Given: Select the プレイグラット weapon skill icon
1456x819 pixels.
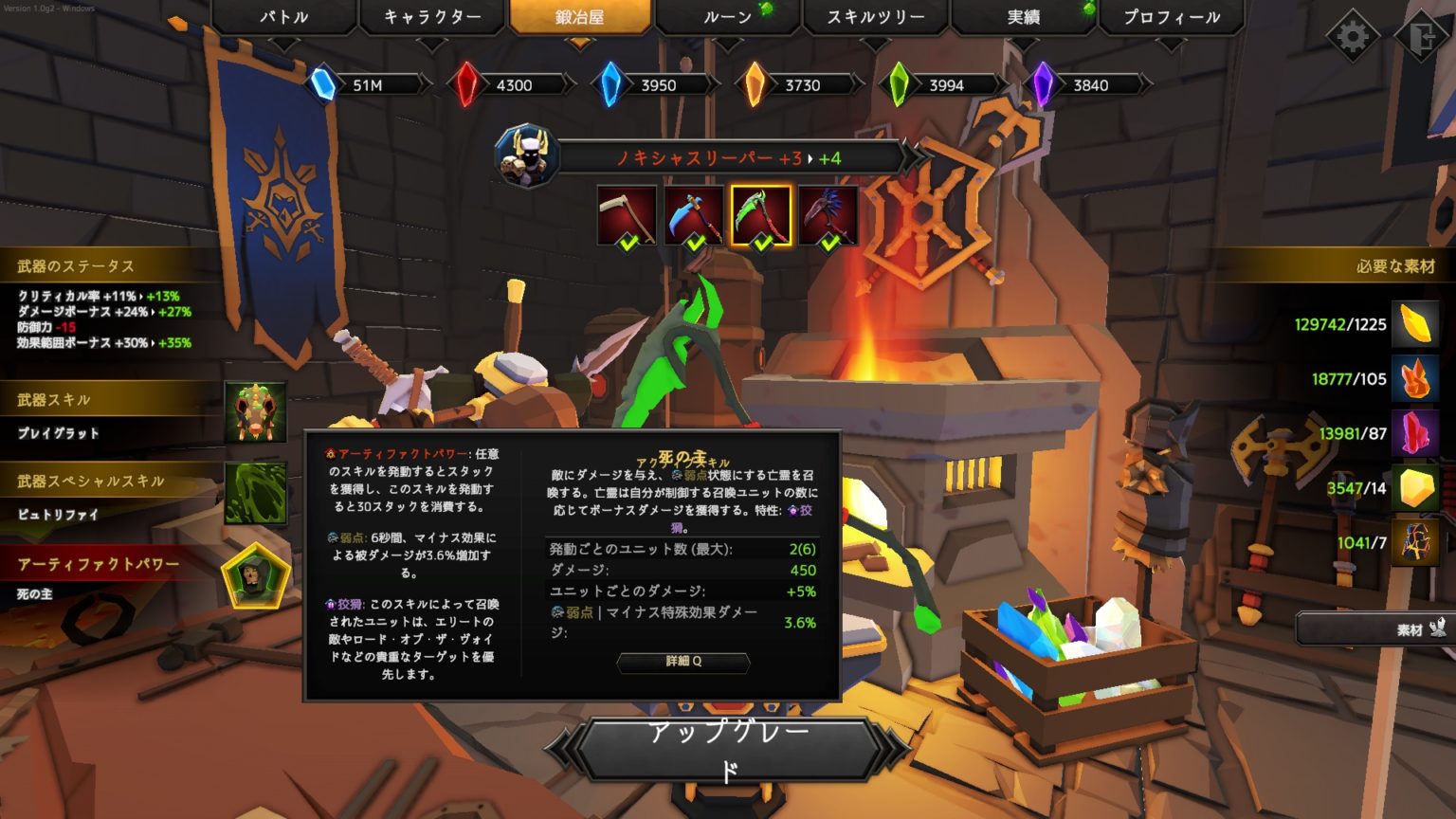Looking at the screenshot, I should pyautogui.click(x=254, y=413).
